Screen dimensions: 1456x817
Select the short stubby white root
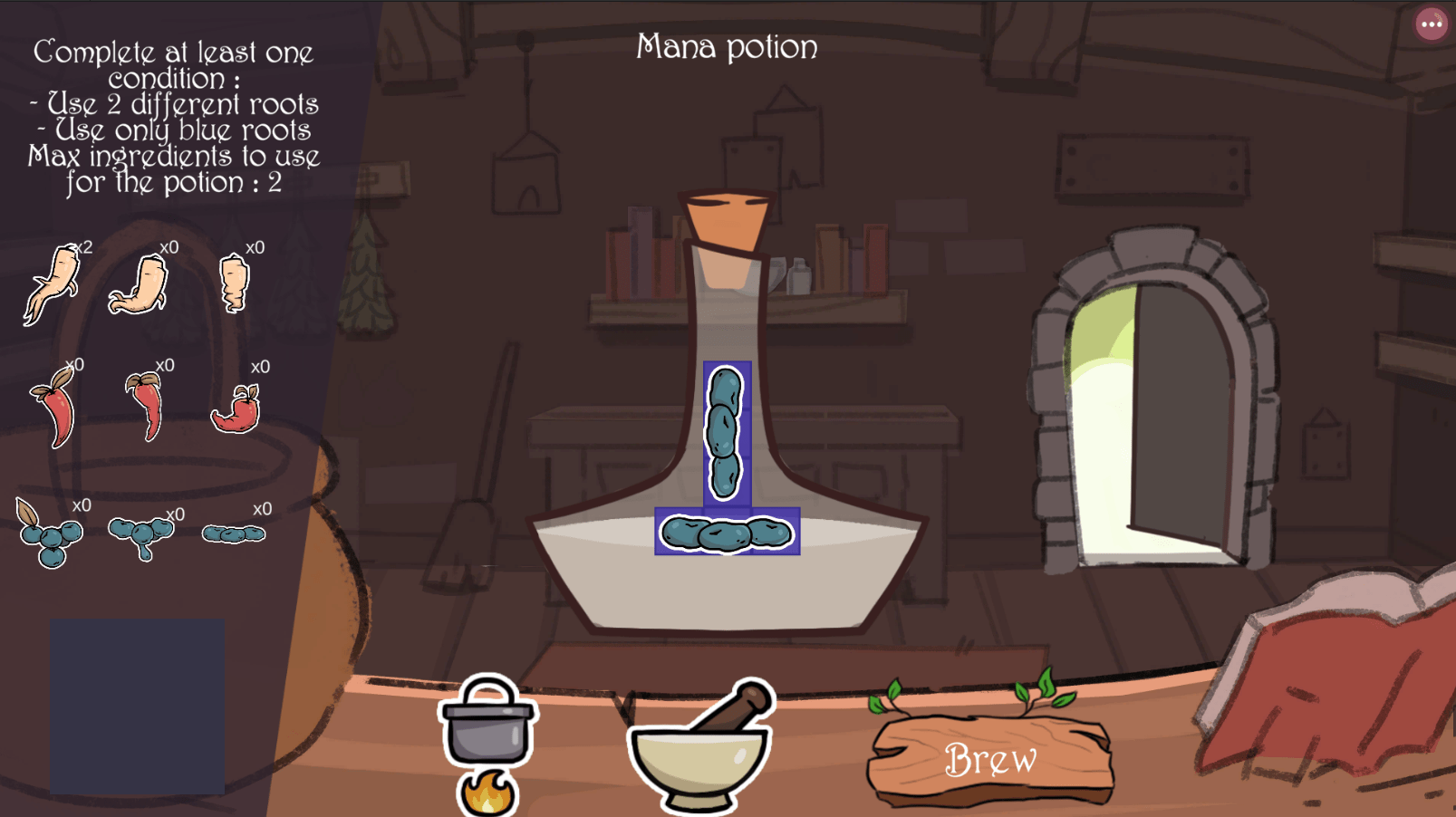coord(235,284)
